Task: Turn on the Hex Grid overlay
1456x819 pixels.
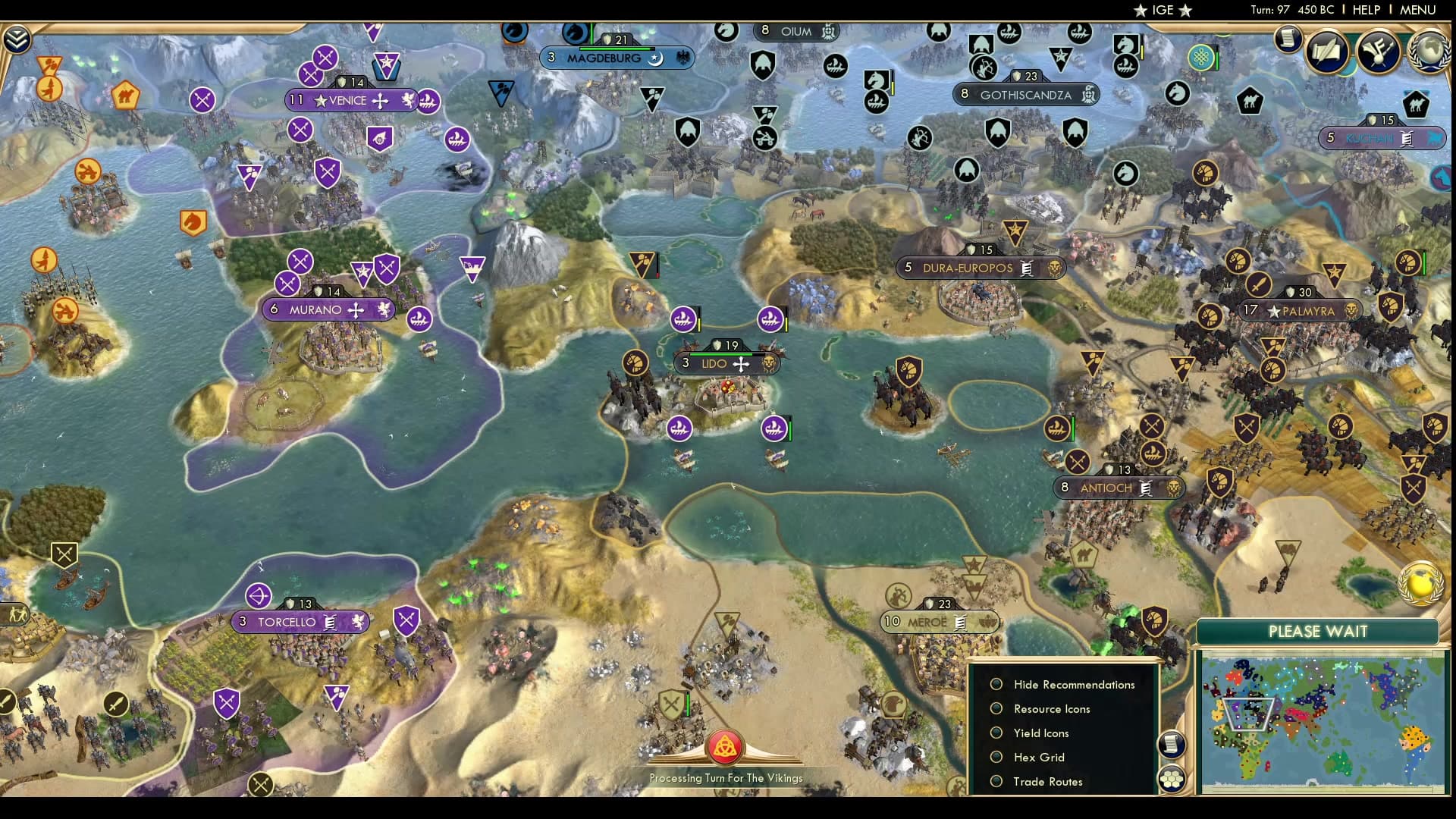Action: (996, 757)
